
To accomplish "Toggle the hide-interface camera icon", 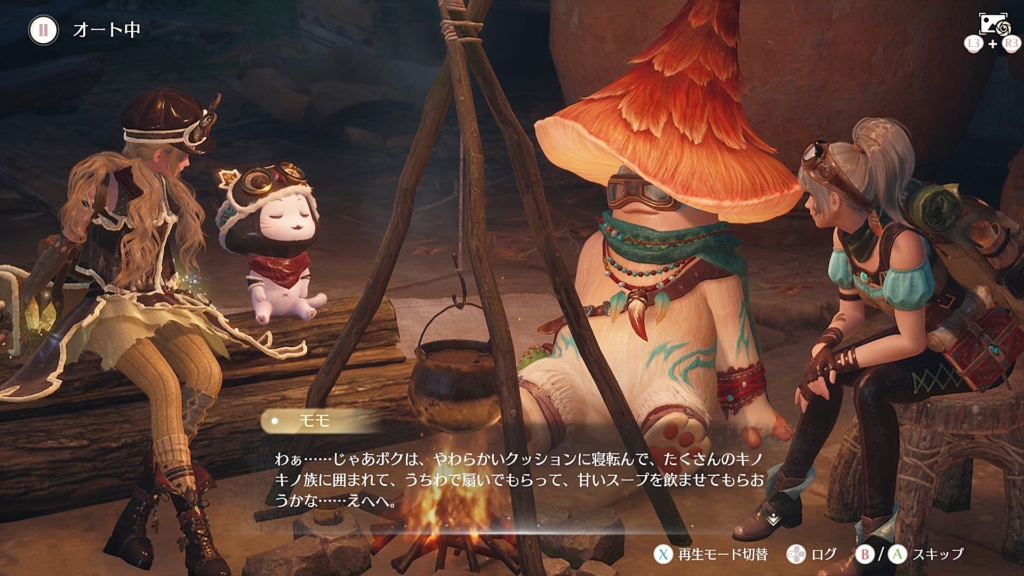I will pyautogui.click(x=993, y=24).
